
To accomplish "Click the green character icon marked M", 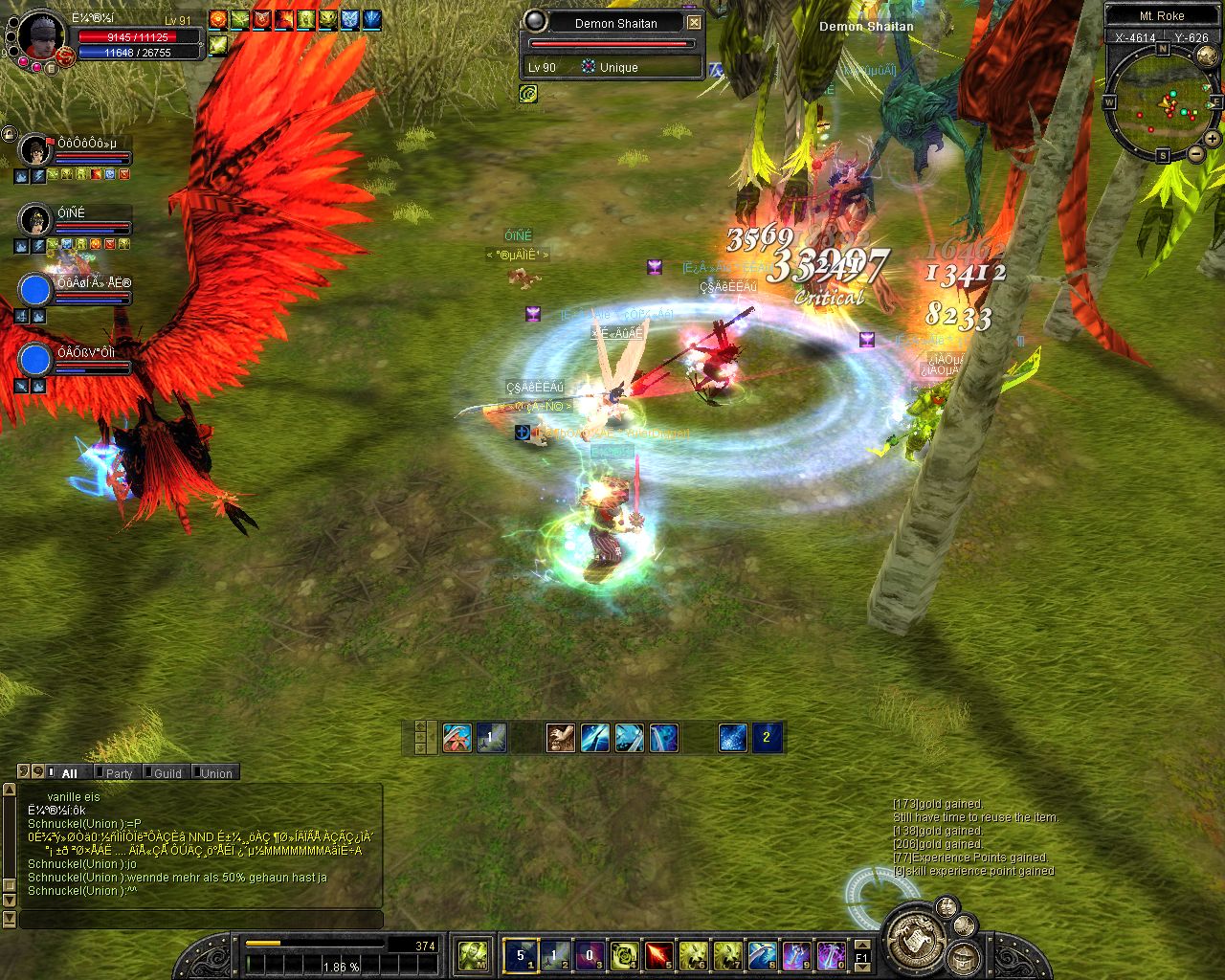I will (473, 954).
